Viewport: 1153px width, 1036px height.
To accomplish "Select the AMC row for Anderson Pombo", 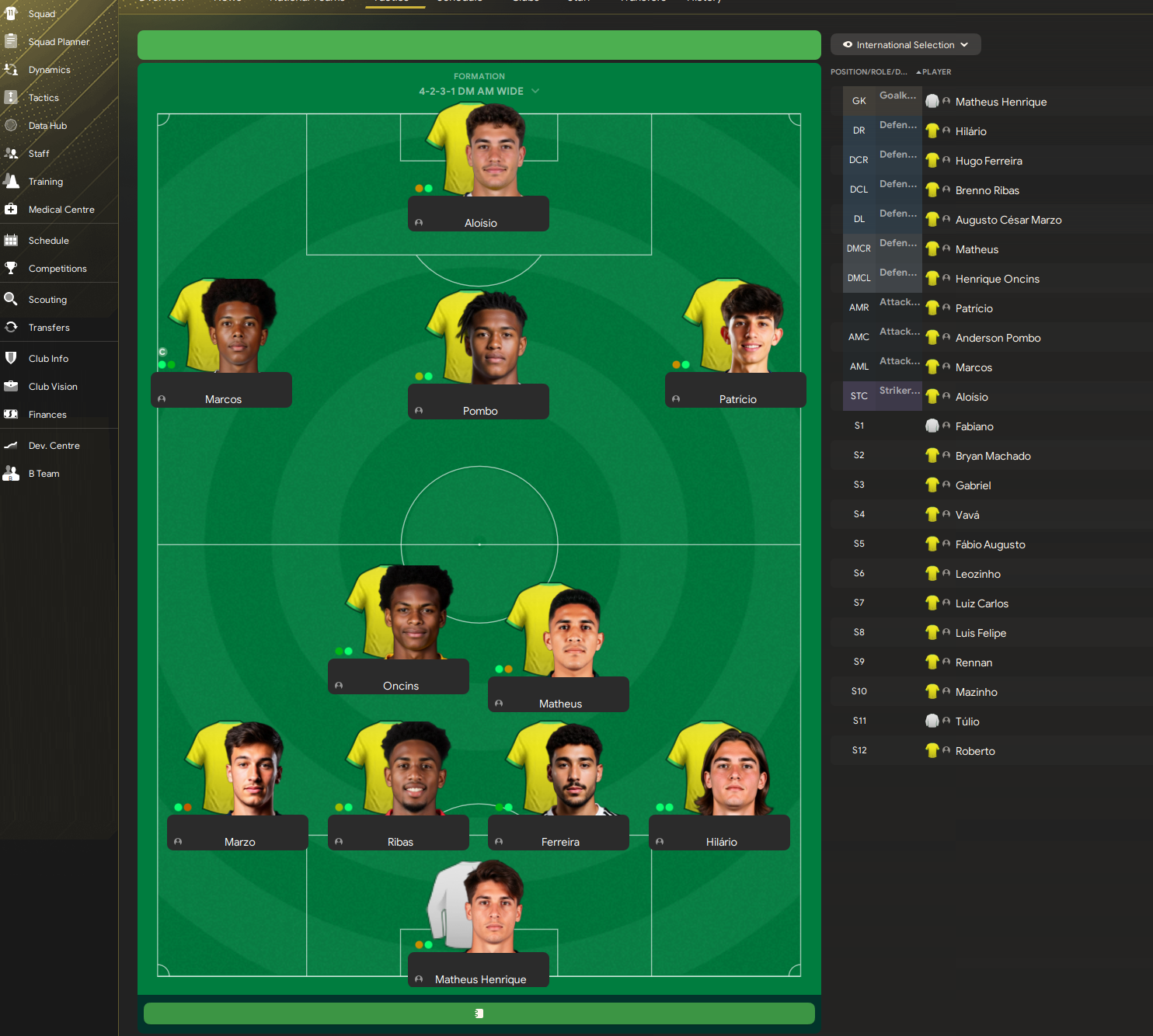I will (998, 338).
